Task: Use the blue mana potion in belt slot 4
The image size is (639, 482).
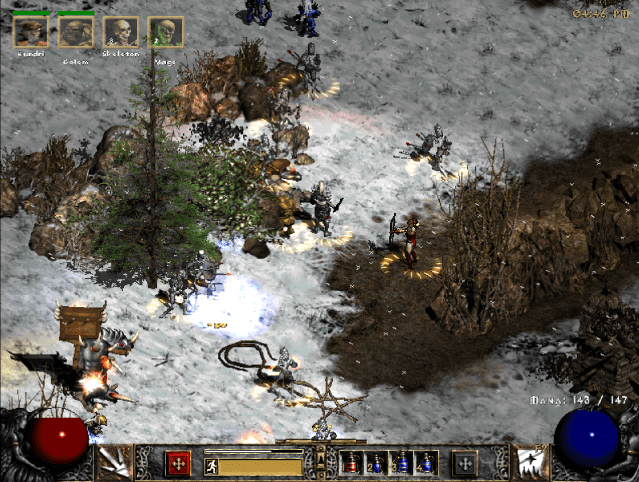Action: point(425,463)
